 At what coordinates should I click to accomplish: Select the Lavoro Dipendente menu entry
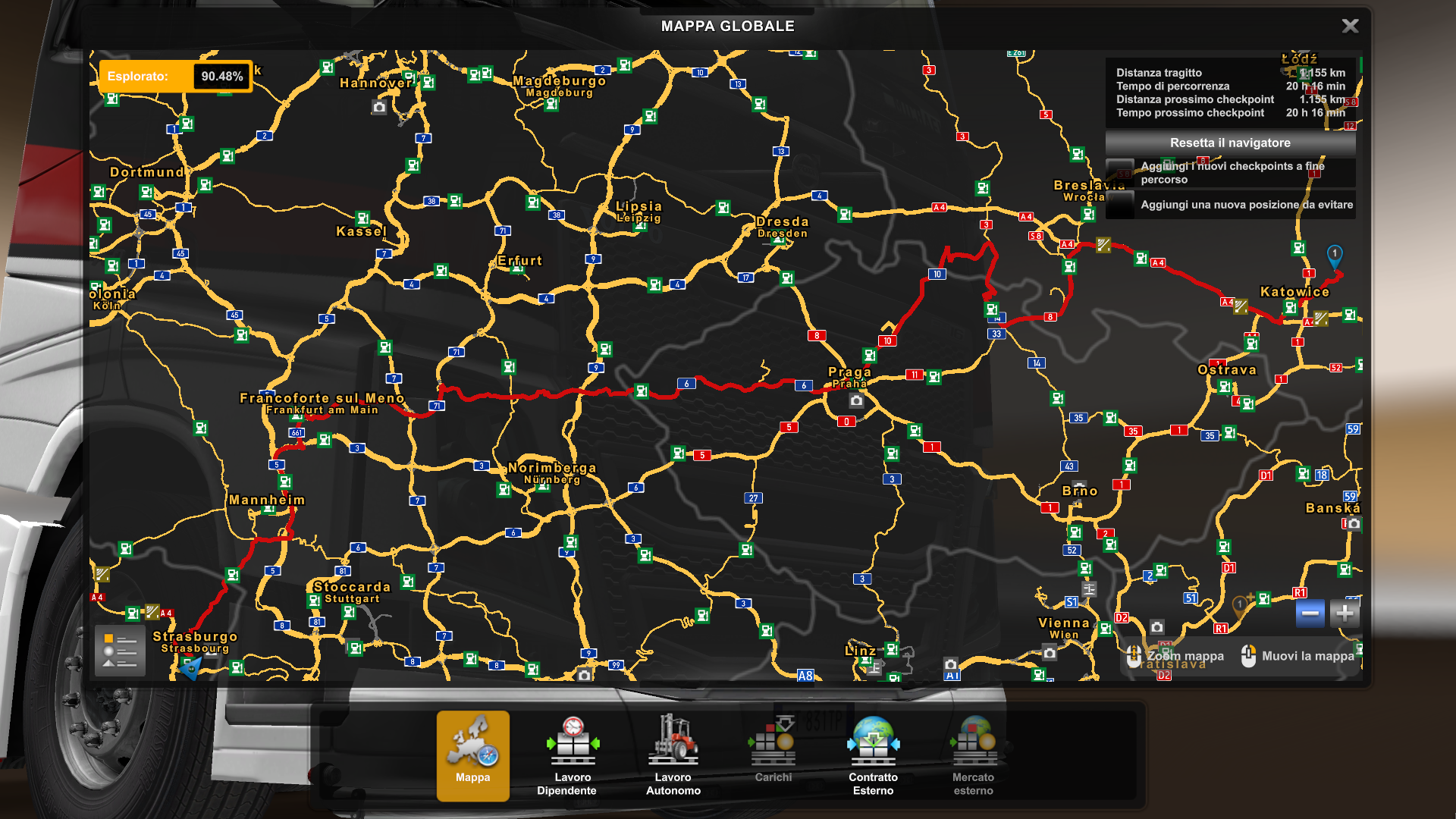point(573,783)
